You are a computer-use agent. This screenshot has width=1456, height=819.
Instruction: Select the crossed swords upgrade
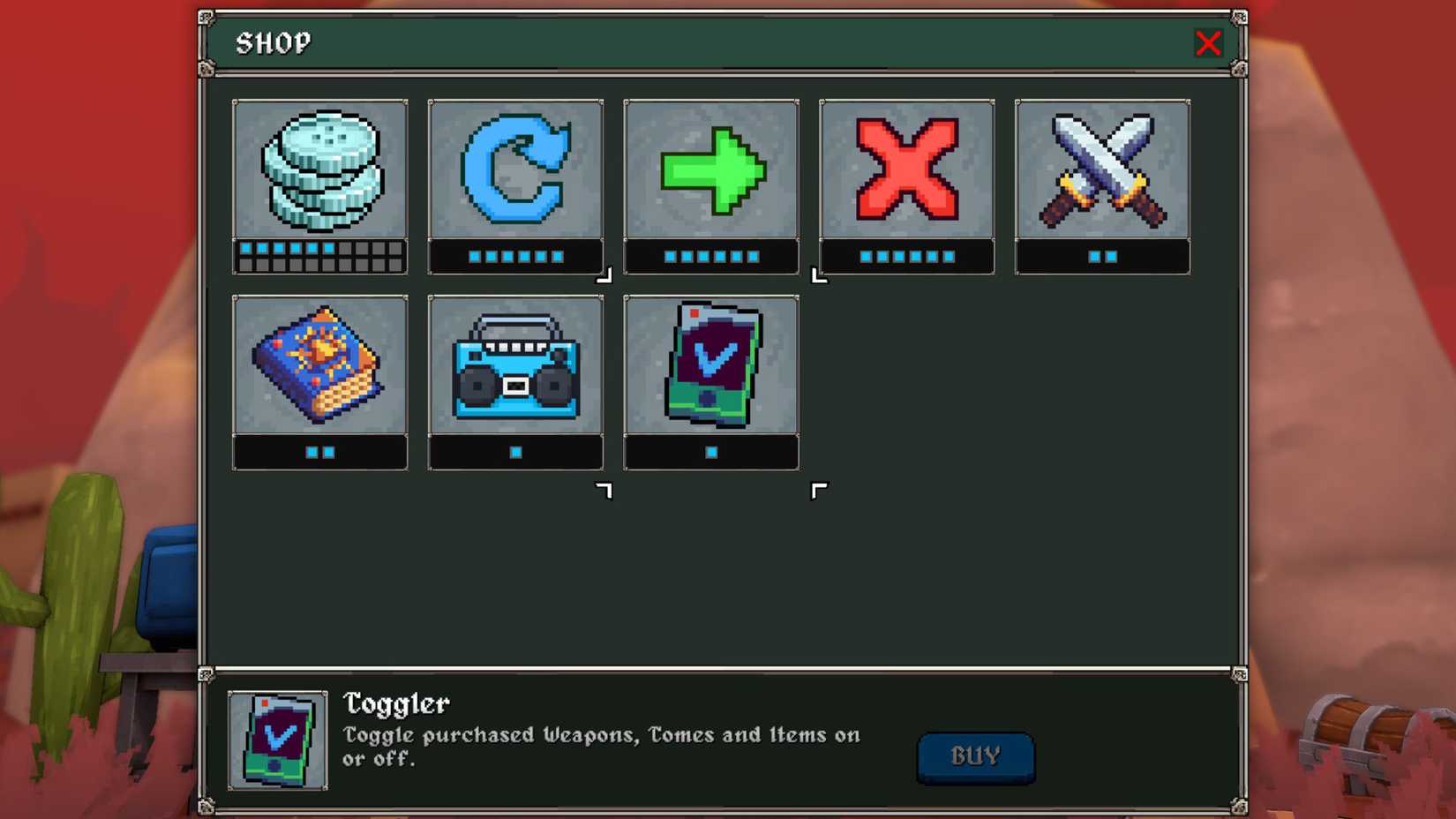pos(1102,172)
